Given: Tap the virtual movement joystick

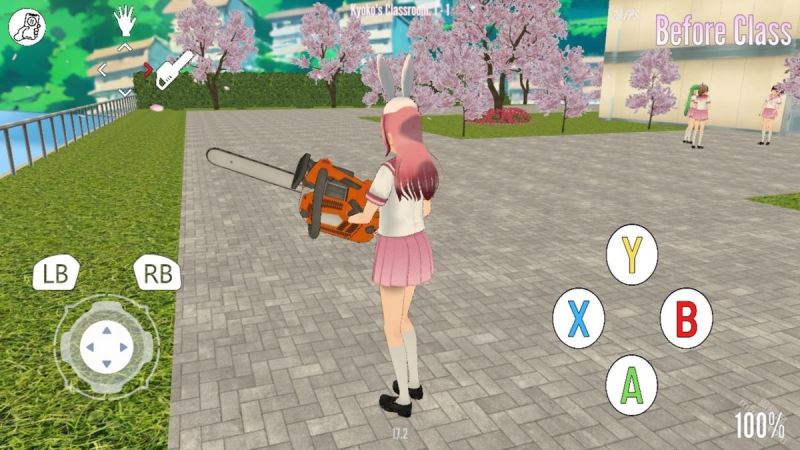Looking at the screenshot, I should point(106,347).
